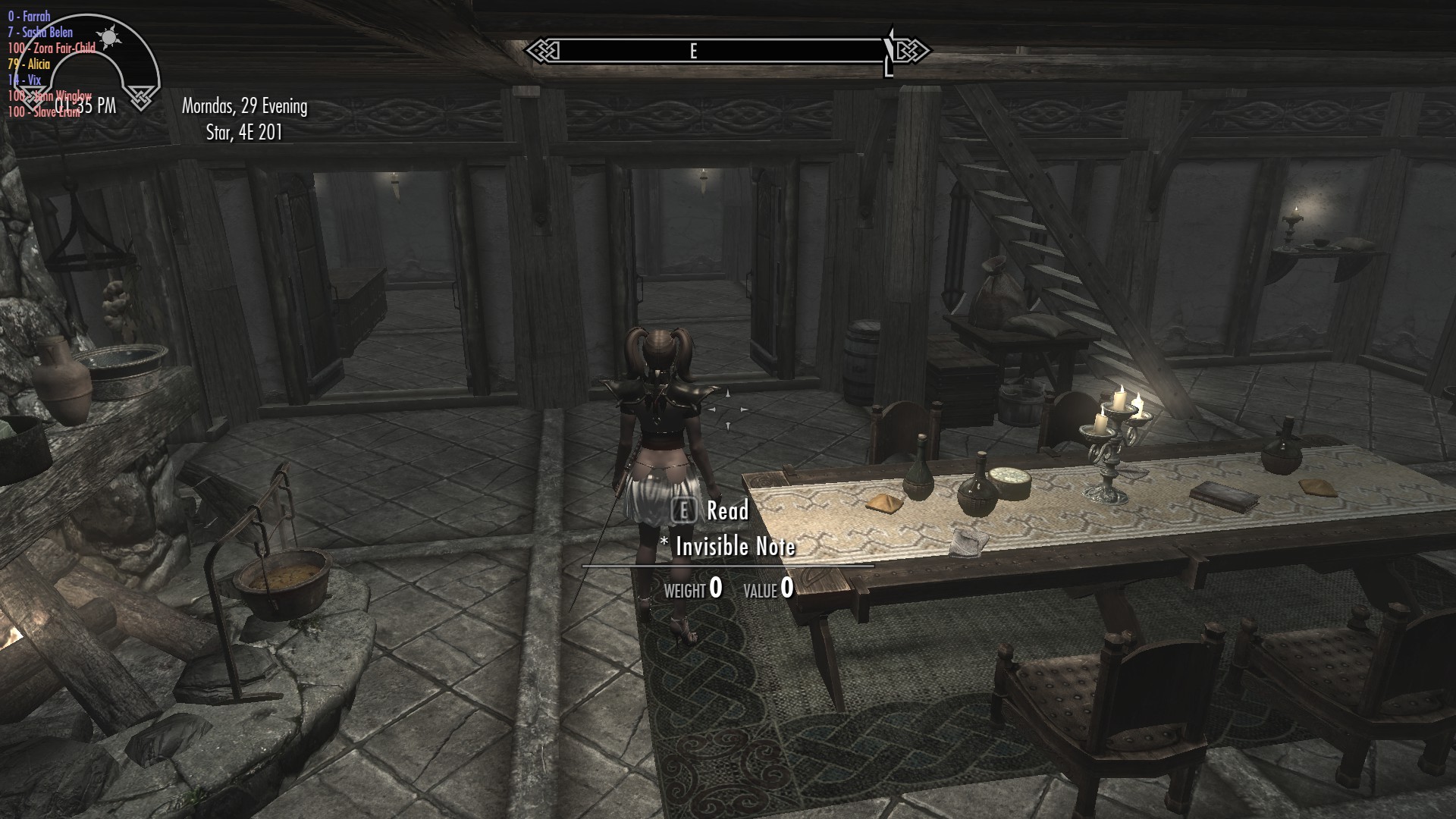Viewport: 1456px width, 819px height.
Task: Pick Alicia in the follower list
Action: (x=29, y=64)
